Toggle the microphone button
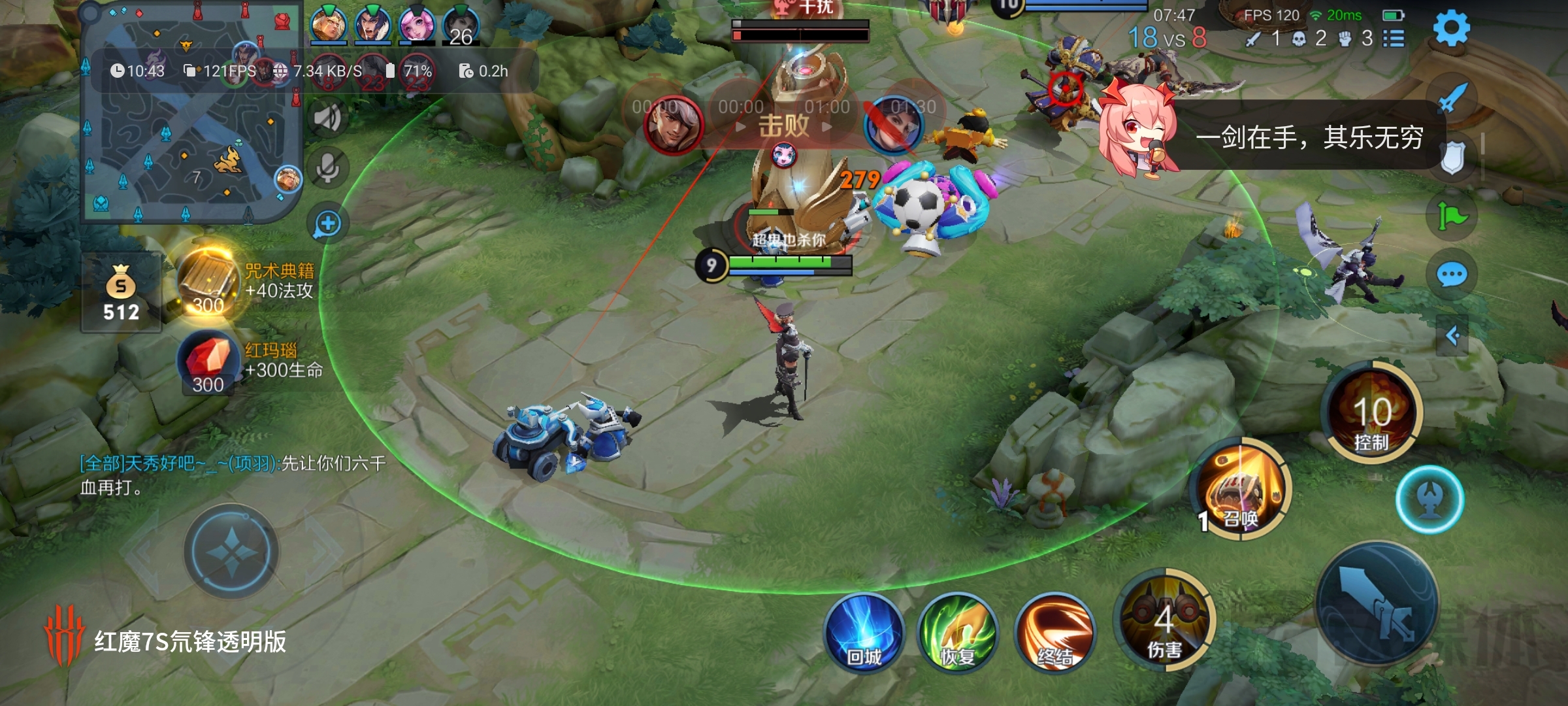This screenshot has width=1568, height=706. pos(327,168)
